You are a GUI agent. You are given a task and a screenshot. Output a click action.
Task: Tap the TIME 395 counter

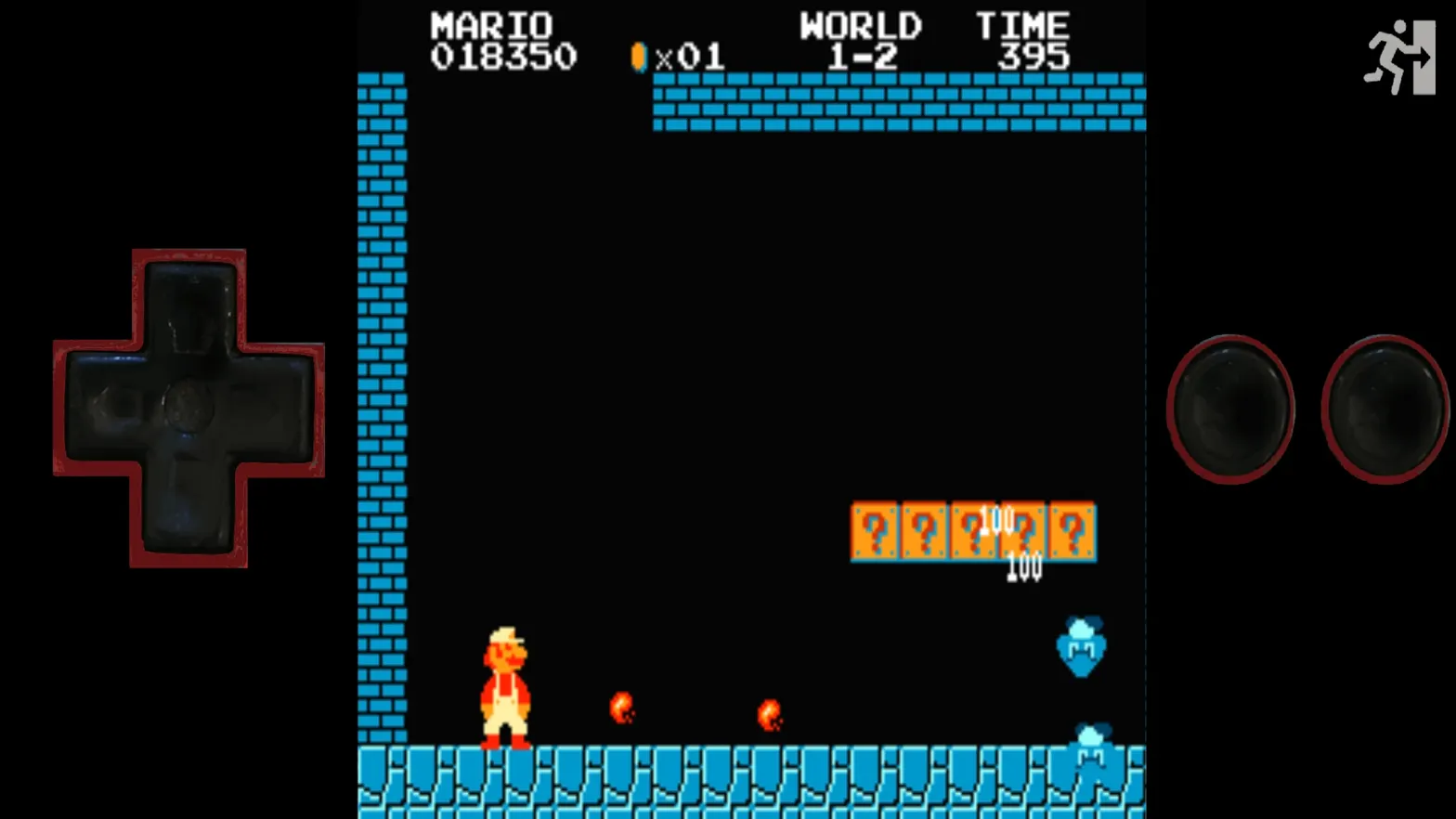tap(1024, 41)
